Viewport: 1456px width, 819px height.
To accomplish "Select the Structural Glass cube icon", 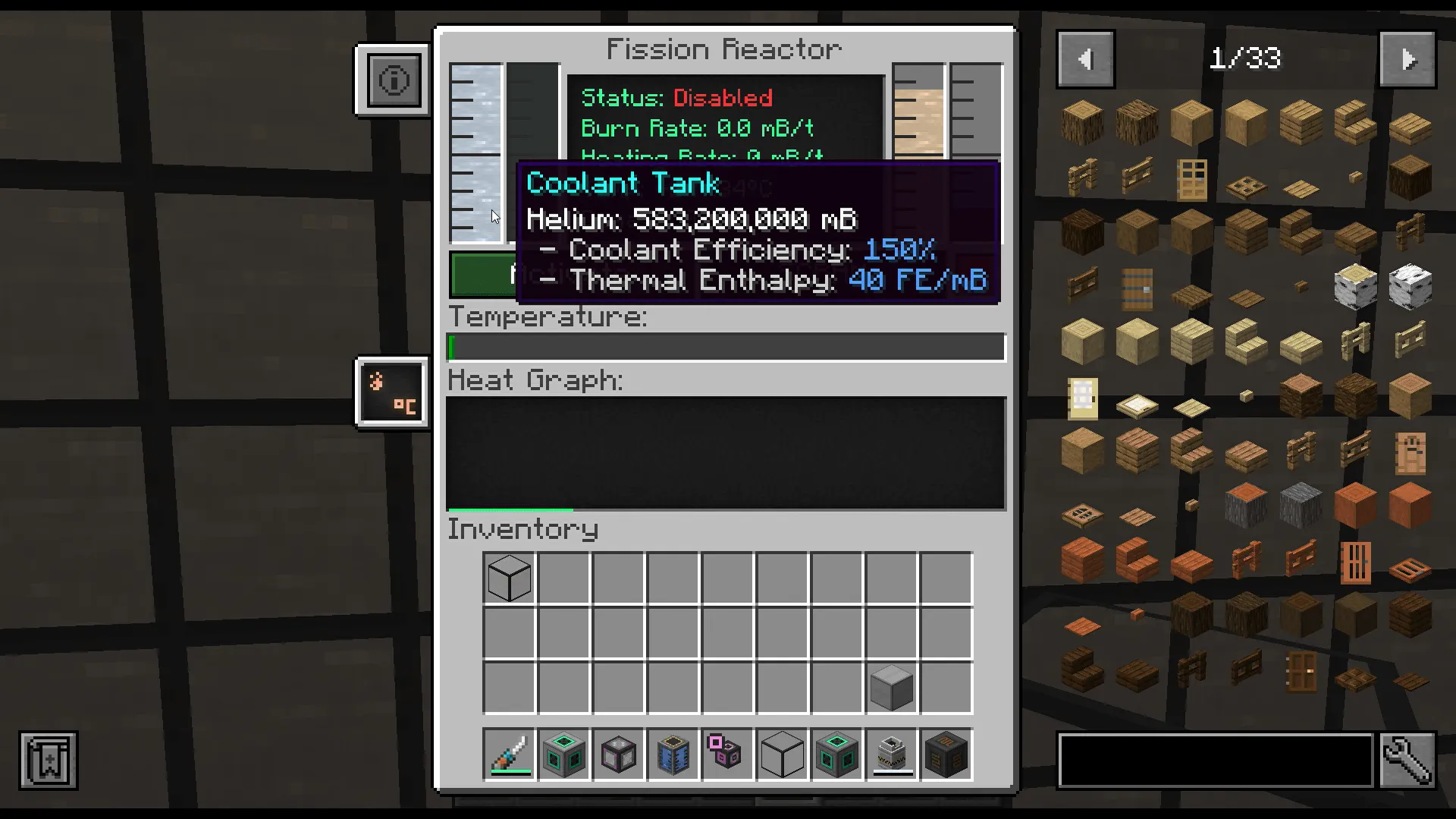I will pos(781,755).
